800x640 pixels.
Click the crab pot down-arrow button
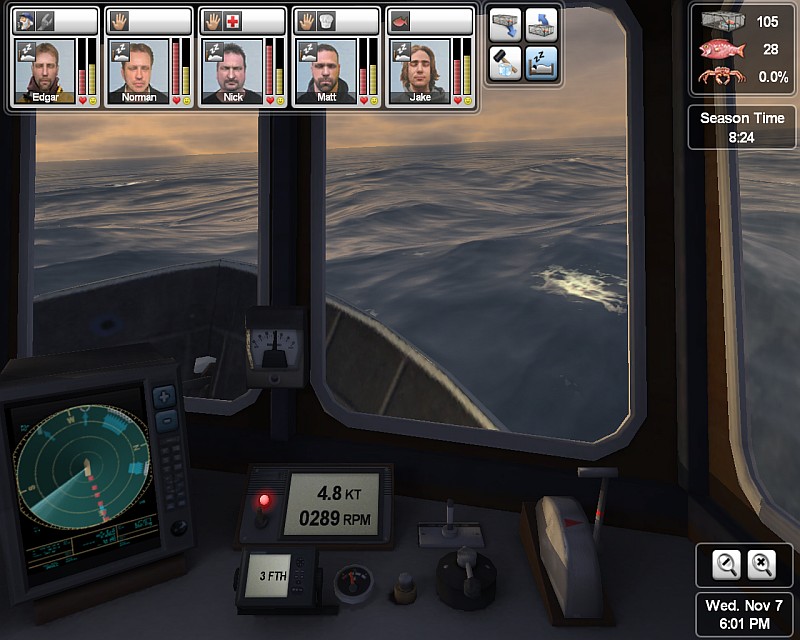[505, 27]
